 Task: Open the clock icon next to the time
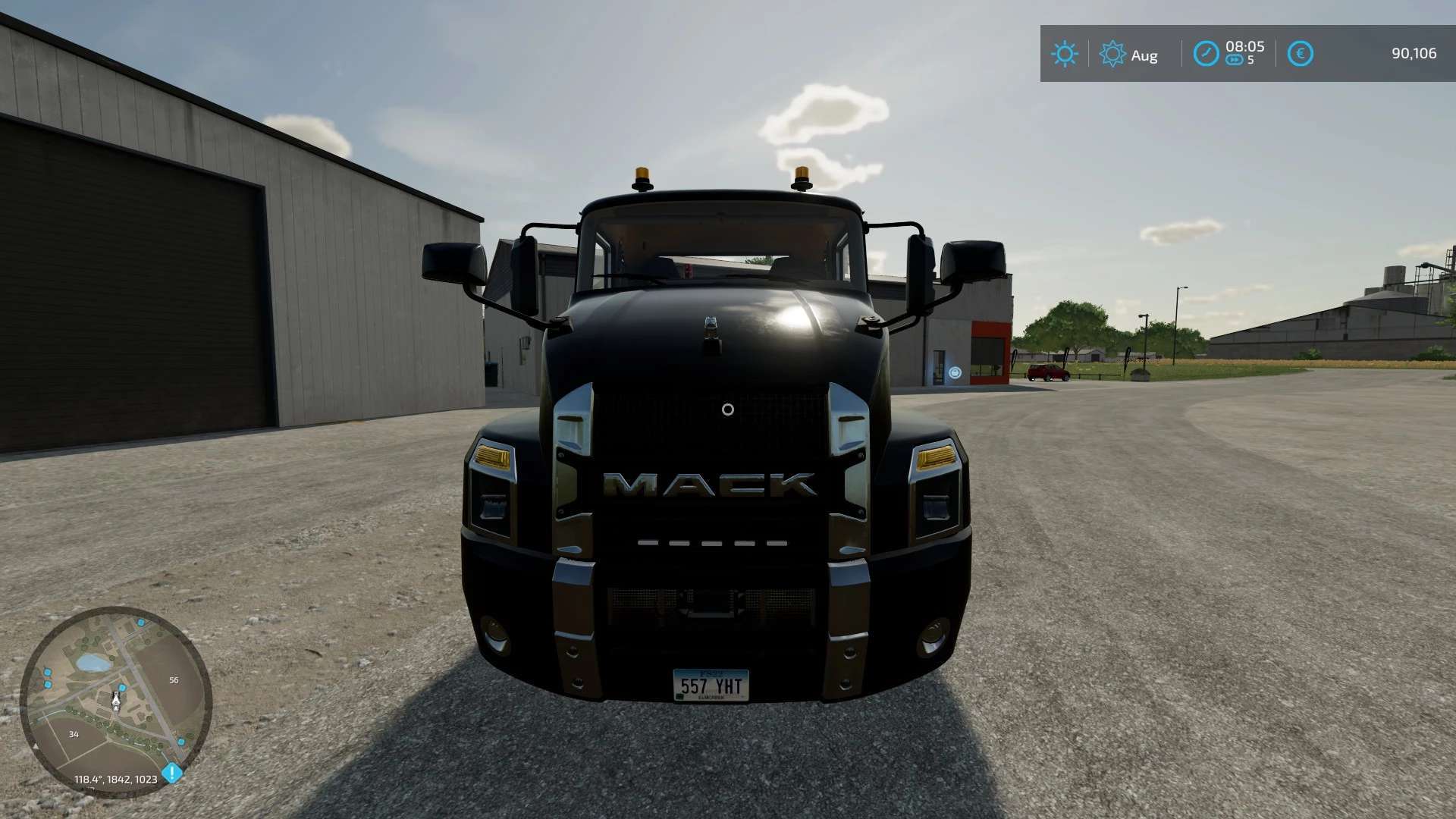(x=1206, y=54)
